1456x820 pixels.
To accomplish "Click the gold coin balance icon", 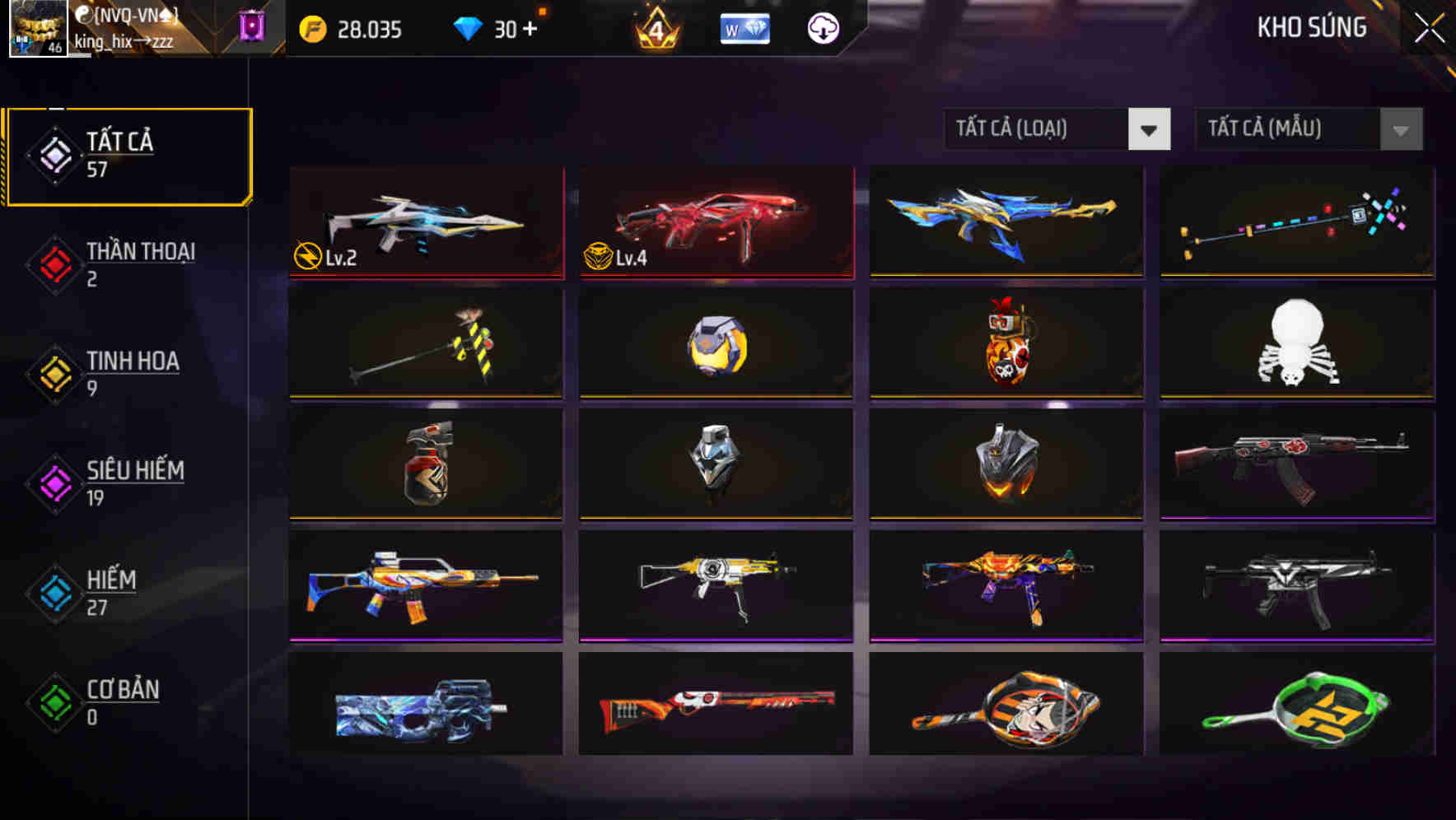I will click(313, 29).
